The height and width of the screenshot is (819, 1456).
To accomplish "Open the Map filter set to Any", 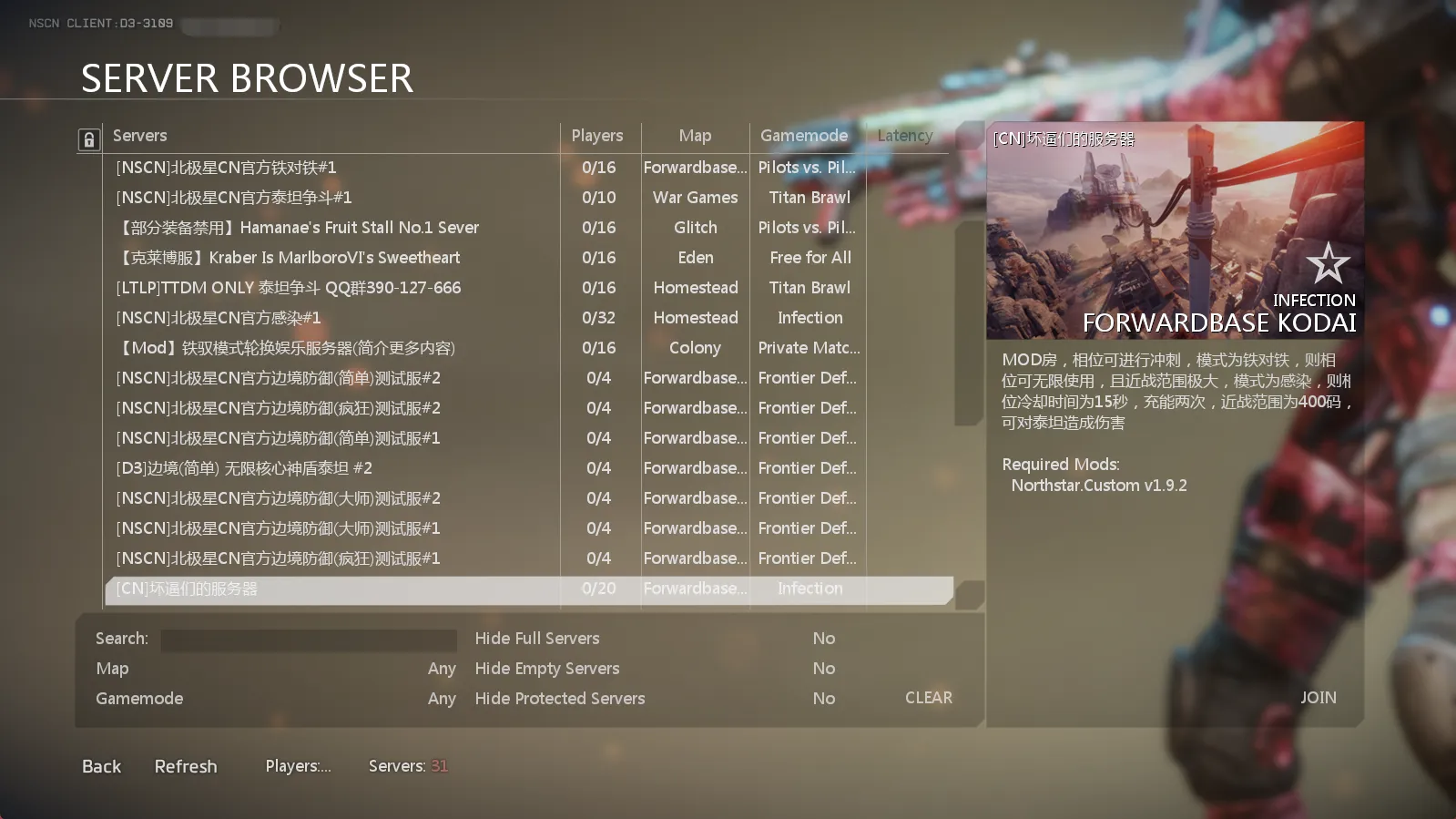I will (x=442, y=668).
